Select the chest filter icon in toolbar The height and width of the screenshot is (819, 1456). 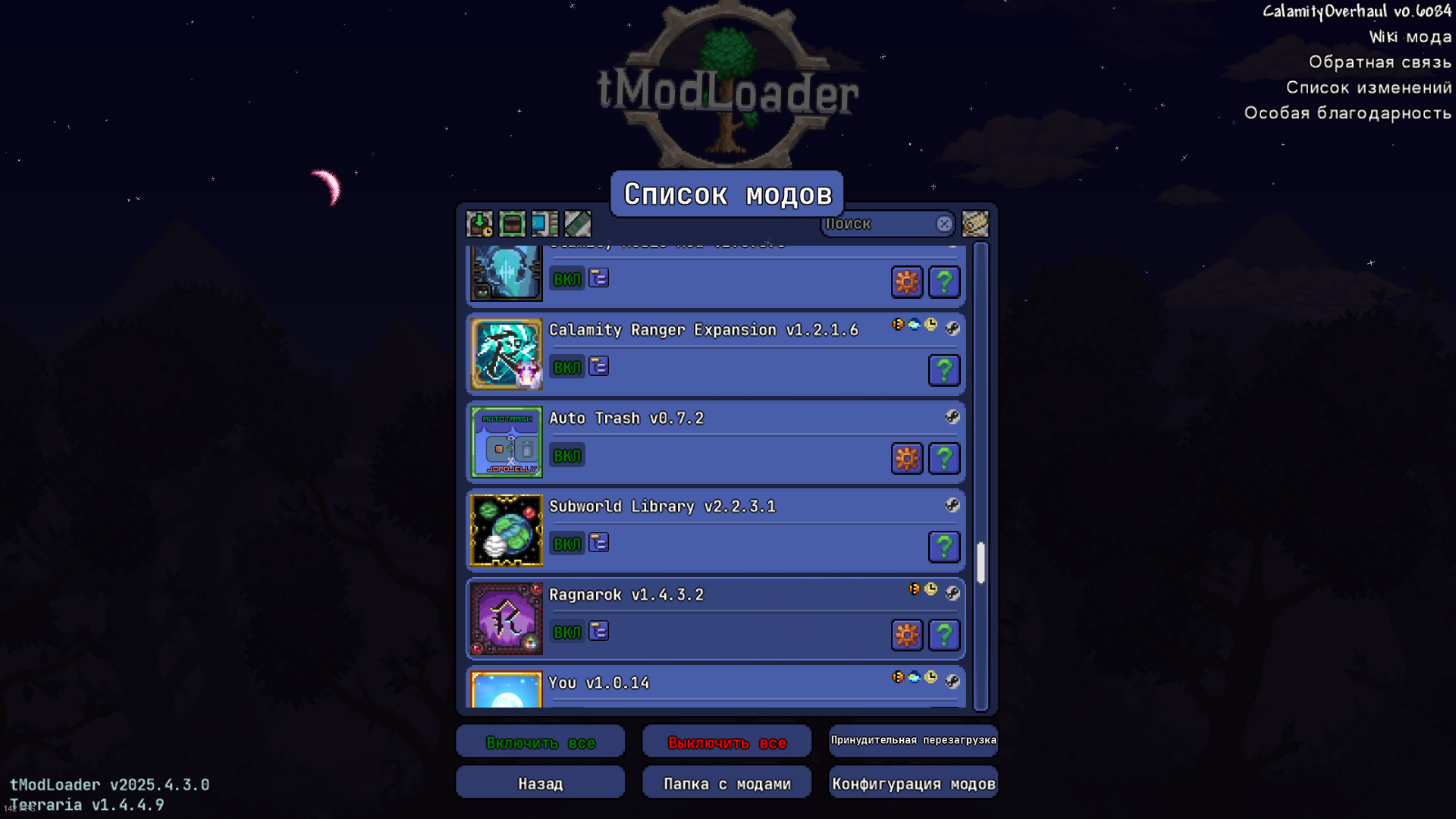[x=512, y=224]
